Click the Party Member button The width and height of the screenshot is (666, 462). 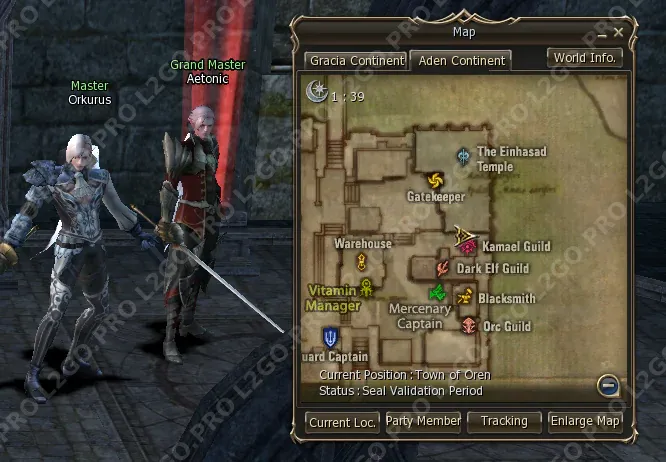pyautogui.click(x=423, y=422)
